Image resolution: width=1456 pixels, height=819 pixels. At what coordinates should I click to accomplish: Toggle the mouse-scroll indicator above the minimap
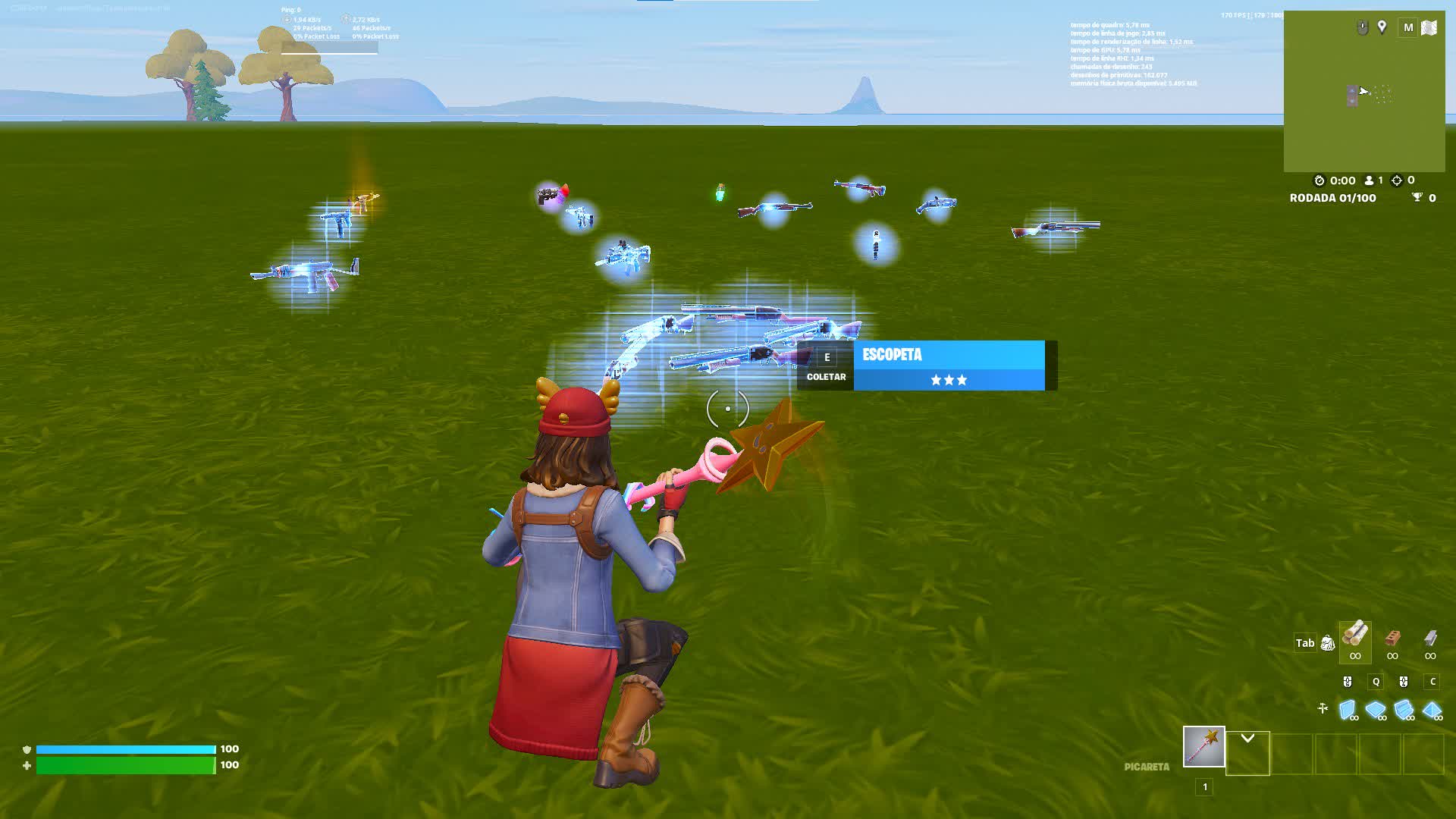(x=1362, y=27)
